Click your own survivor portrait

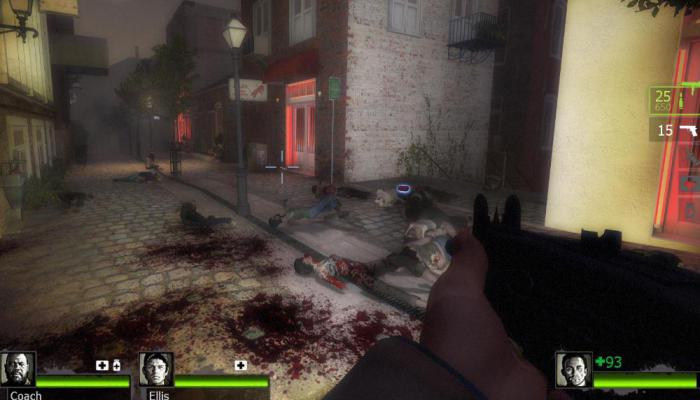[573, 368]
